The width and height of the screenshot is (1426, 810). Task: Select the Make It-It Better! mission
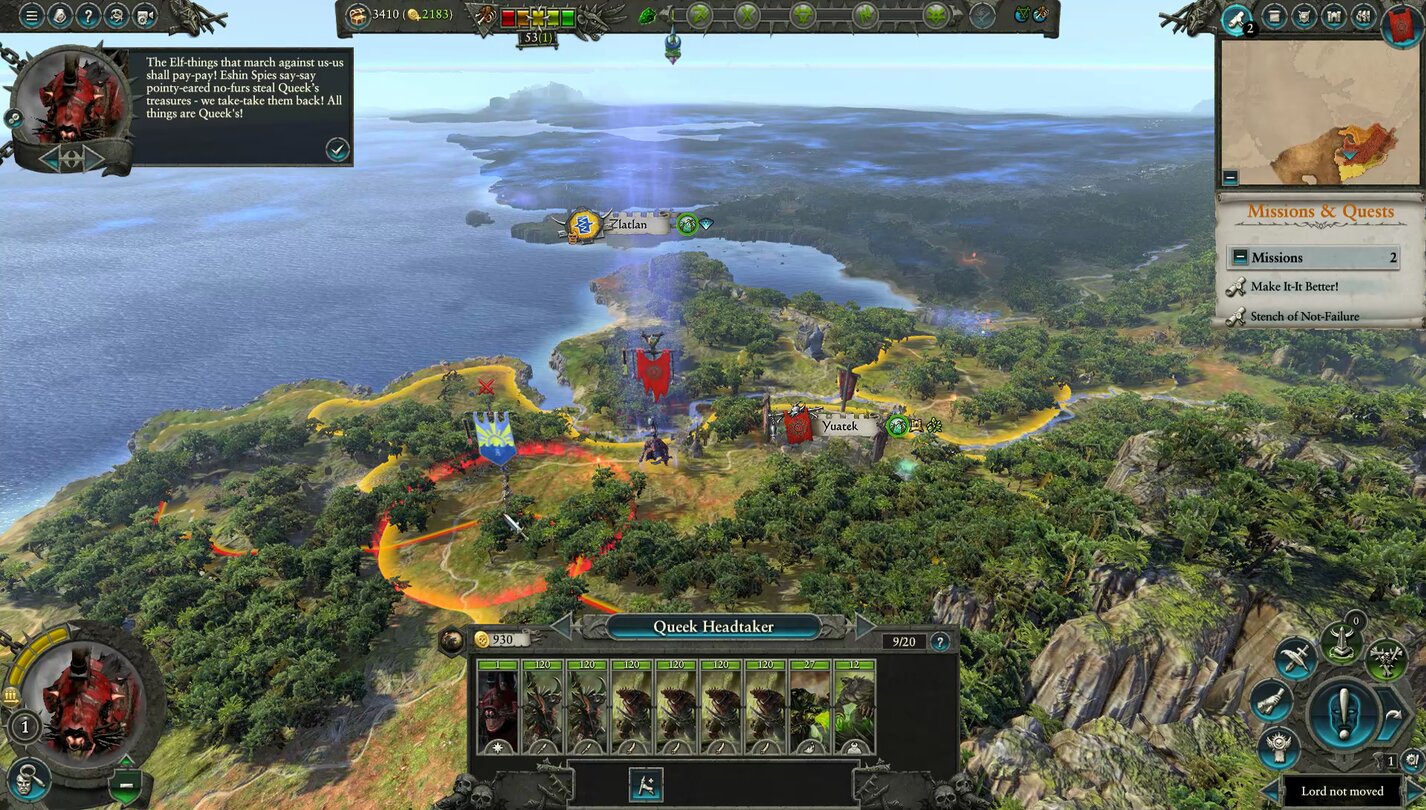pos(1294,287)
